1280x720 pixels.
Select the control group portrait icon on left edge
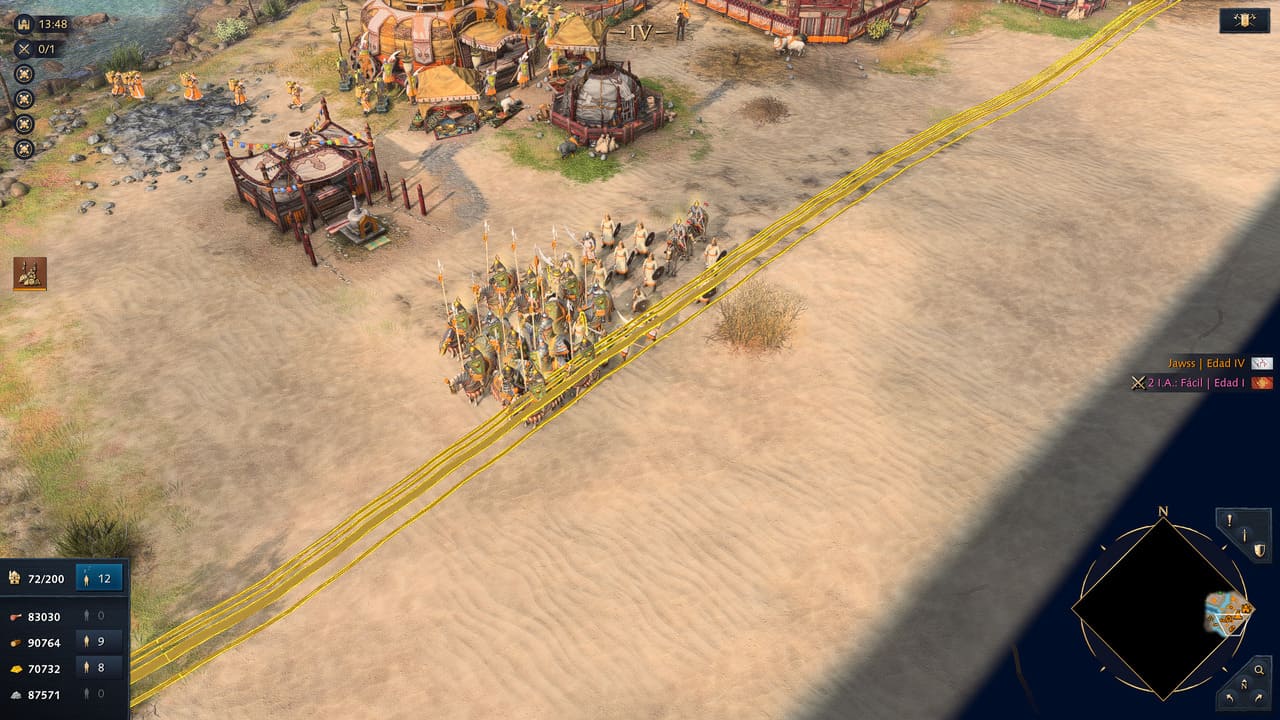(30, 274)
